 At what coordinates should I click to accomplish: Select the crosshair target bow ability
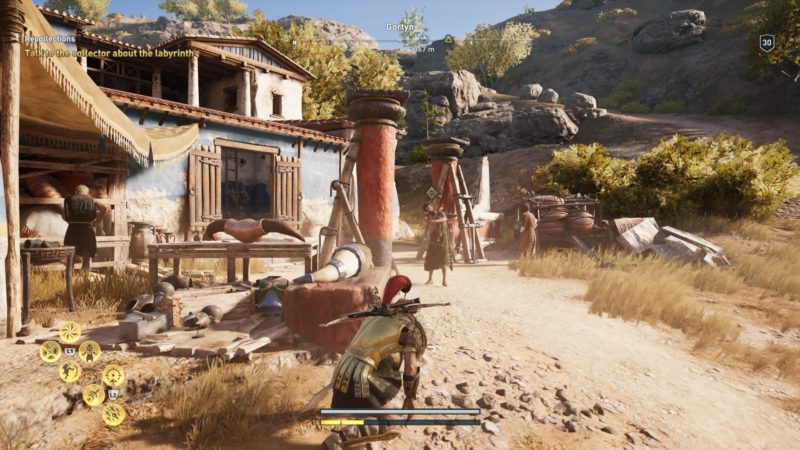[113, 376]
